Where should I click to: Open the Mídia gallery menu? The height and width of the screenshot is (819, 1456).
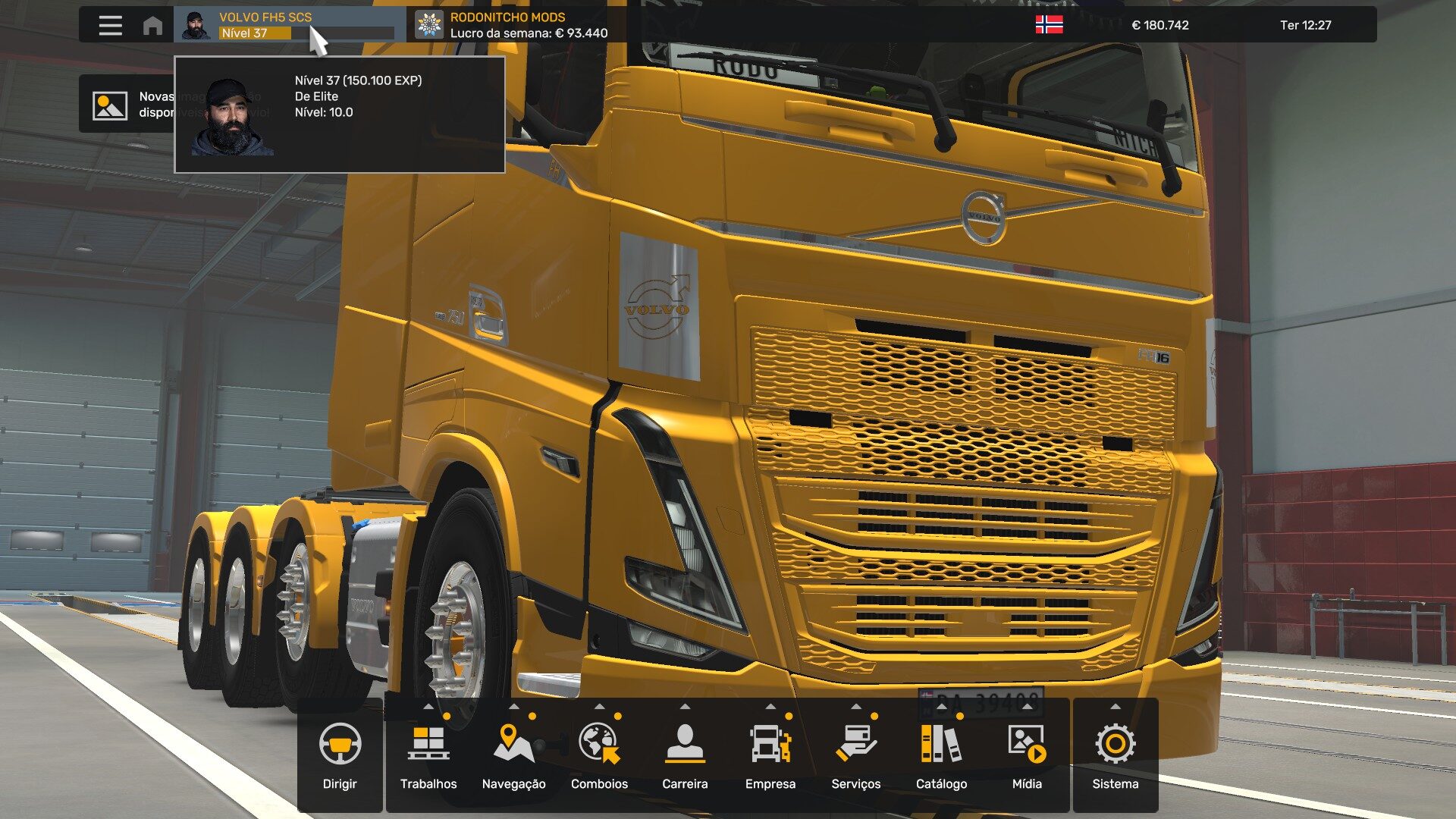(1027, 757)
